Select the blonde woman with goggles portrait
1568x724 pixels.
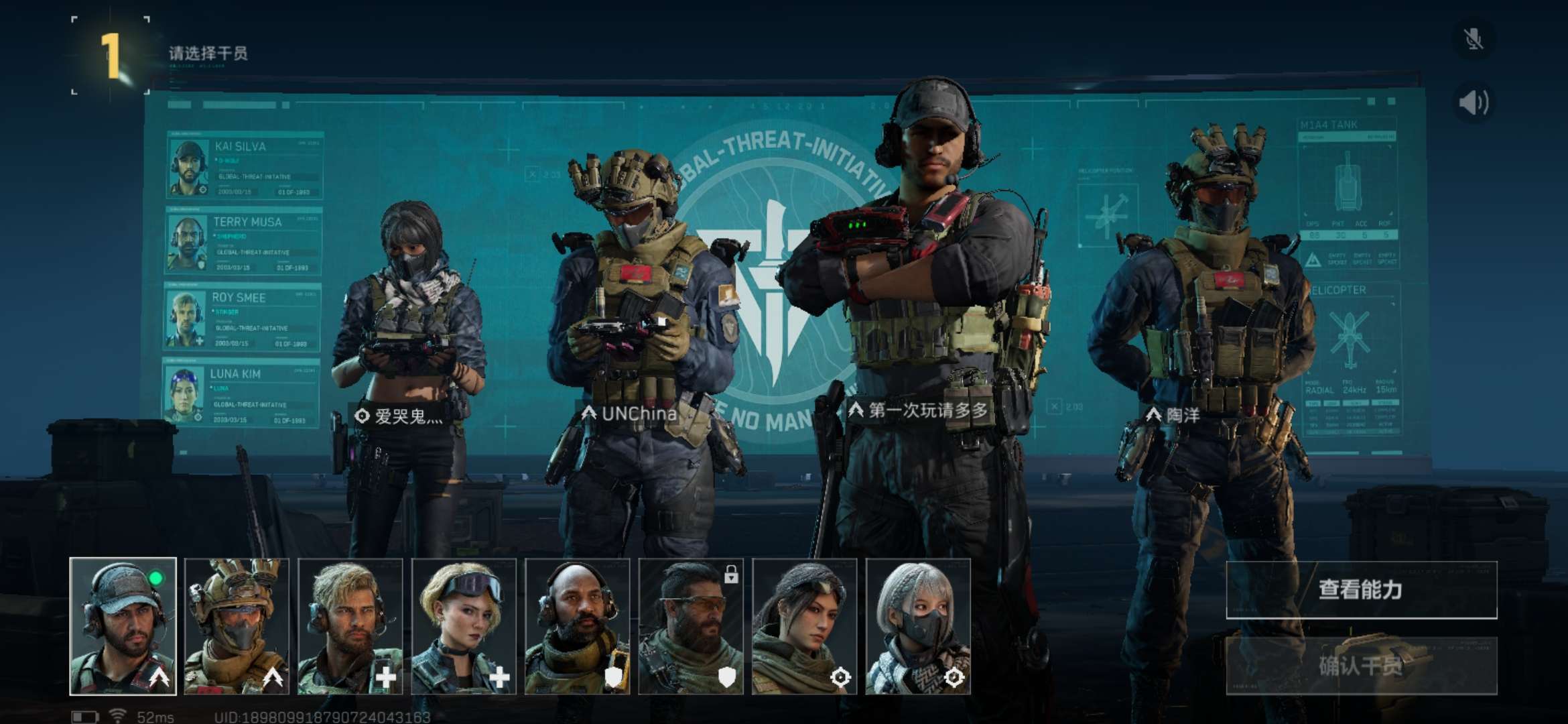pos(464,626)
